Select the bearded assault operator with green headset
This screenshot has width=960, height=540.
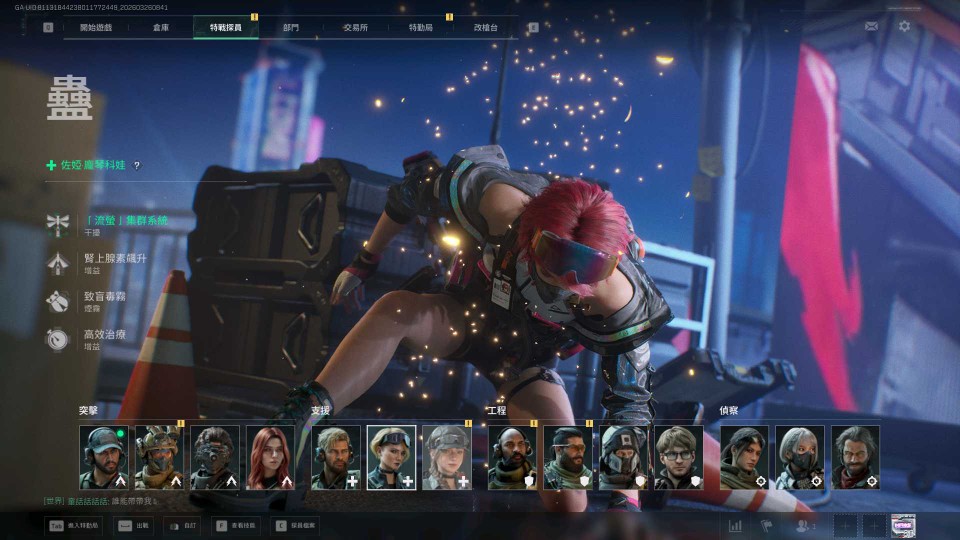[x=103, y=457]
